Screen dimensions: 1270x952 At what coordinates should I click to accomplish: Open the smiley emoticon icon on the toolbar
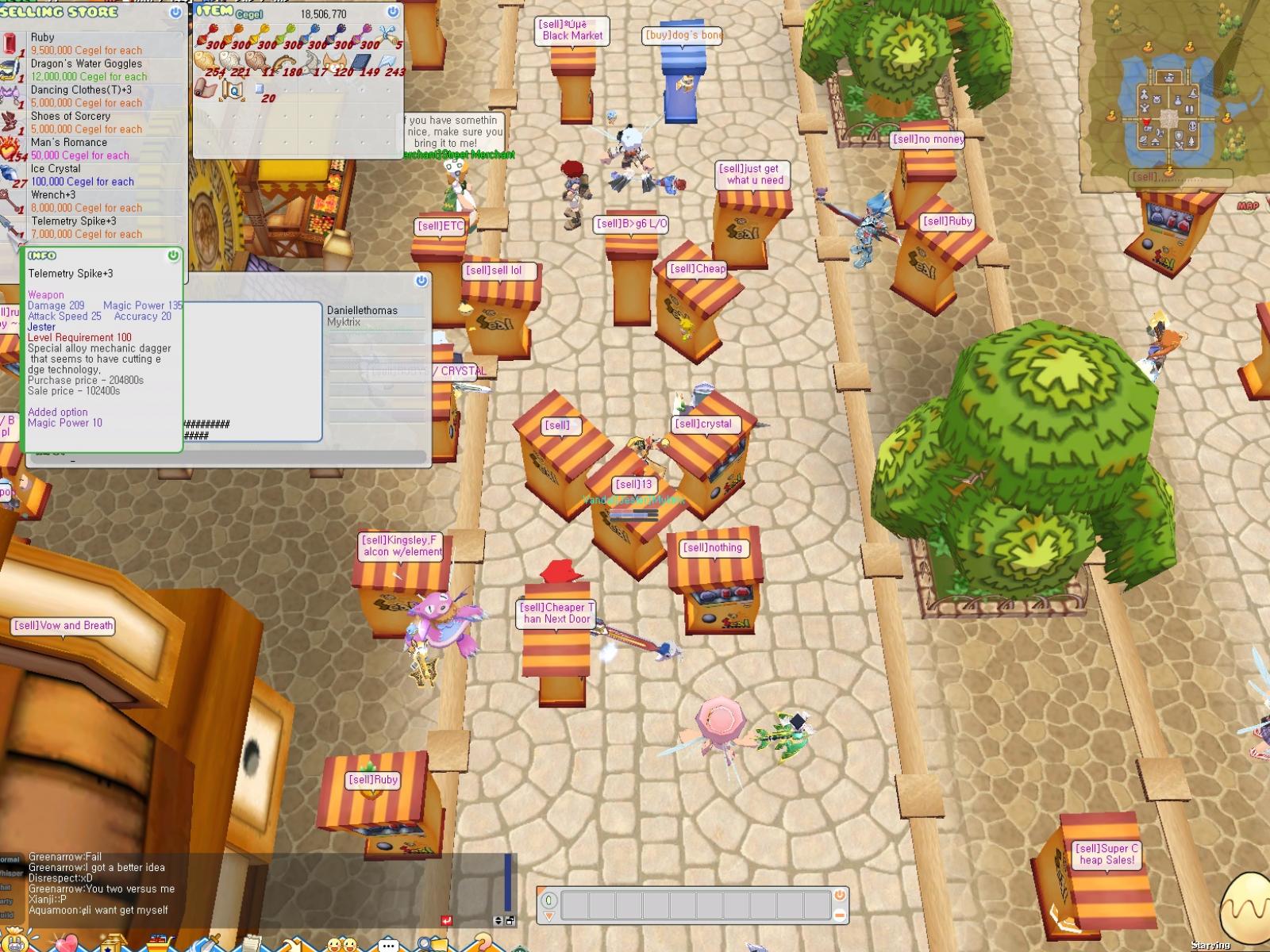[x=343, y=946]
